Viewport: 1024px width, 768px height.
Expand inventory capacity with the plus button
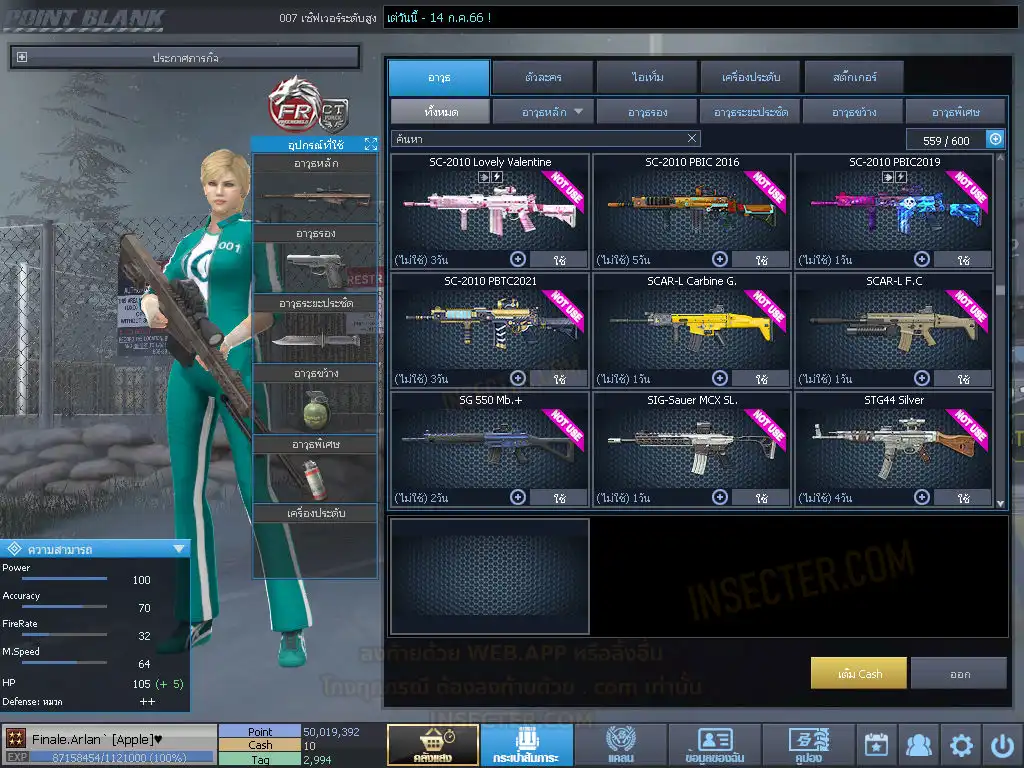(995, 140)
